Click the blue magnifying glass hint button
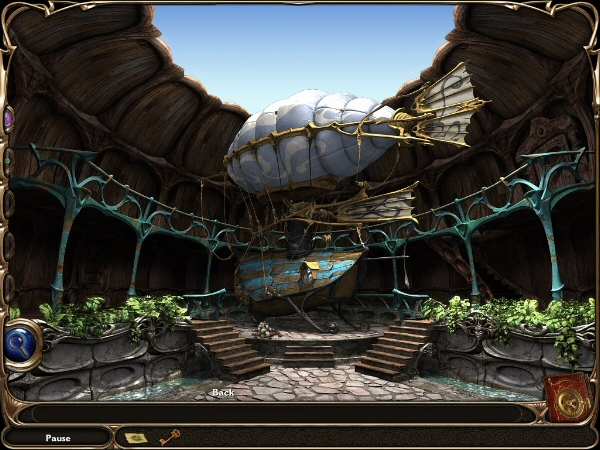600x450 pixels. click(22, 344)
